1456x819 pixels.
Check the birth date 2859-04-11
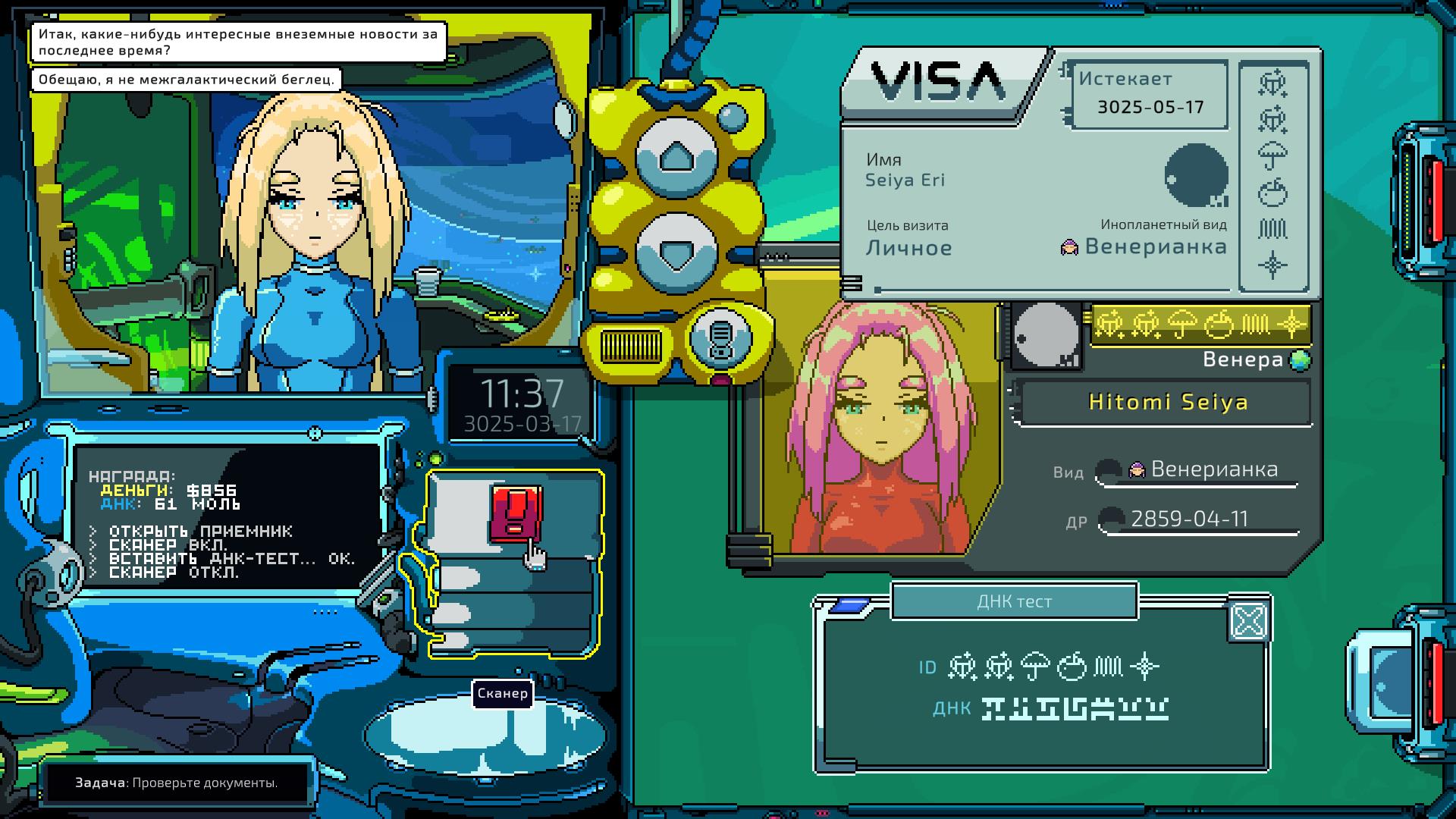tap(1189, 519)
